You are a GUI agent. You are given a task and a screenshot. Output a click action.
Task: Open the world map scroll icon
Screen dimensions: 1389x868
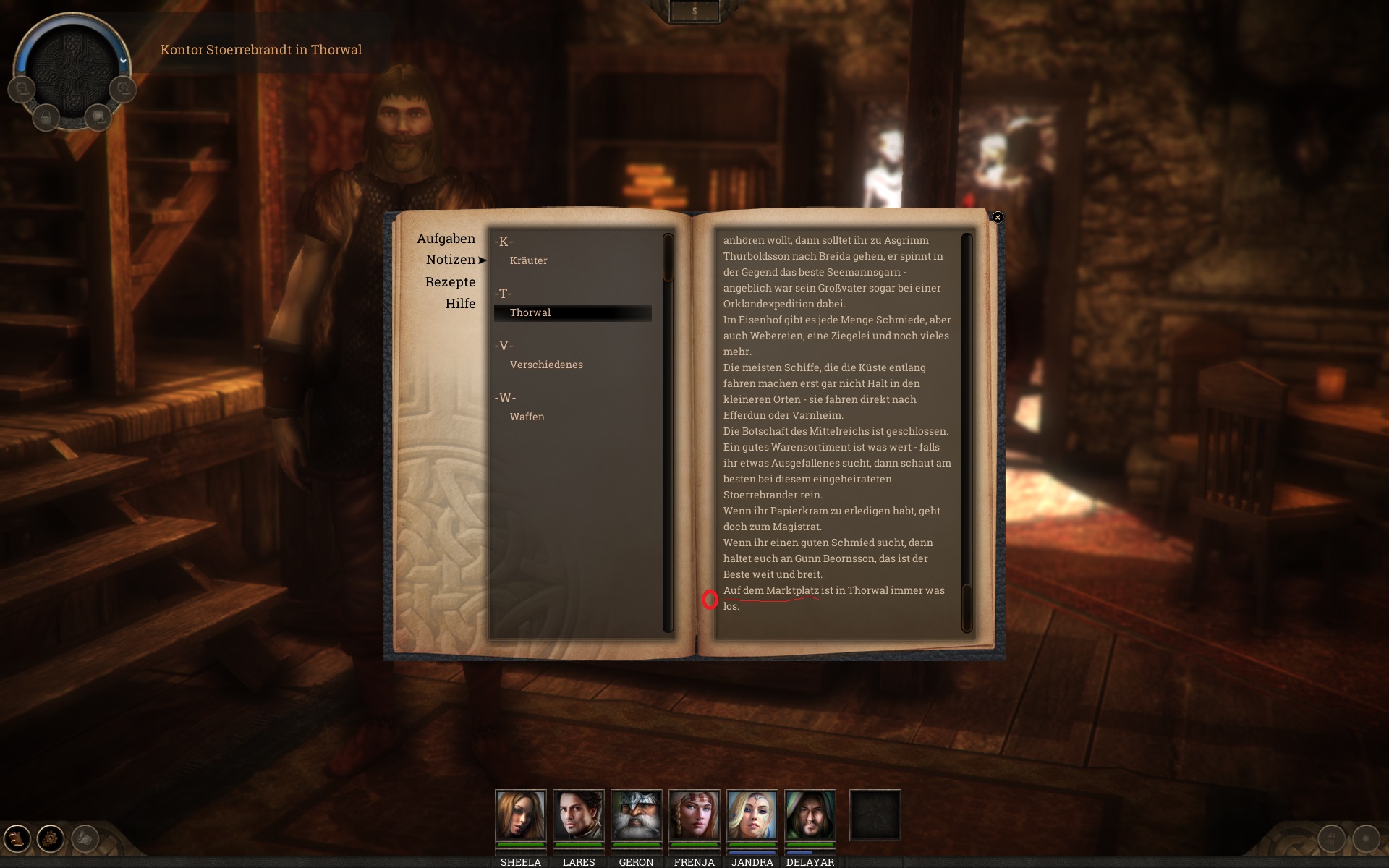pos(99,116)
